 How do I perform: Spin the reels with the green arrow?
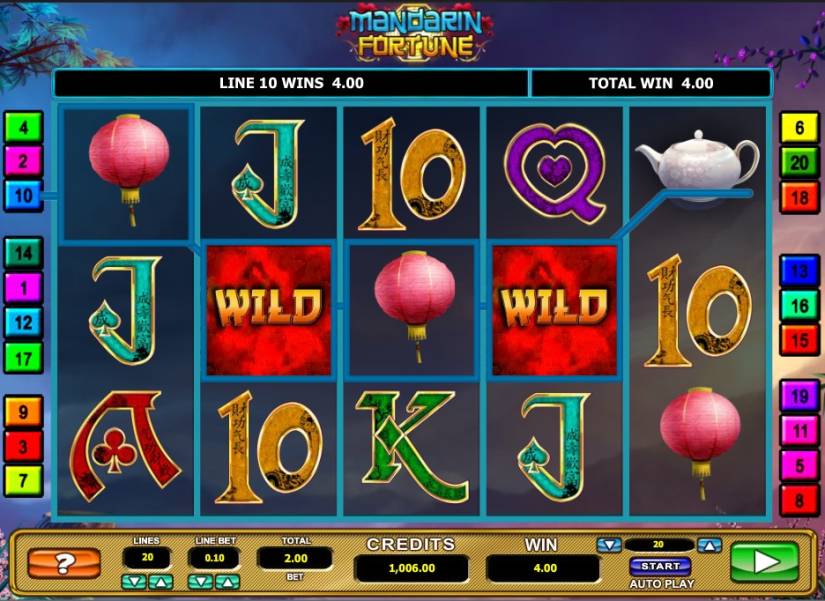pyautogui.click(x=764, y=562)
